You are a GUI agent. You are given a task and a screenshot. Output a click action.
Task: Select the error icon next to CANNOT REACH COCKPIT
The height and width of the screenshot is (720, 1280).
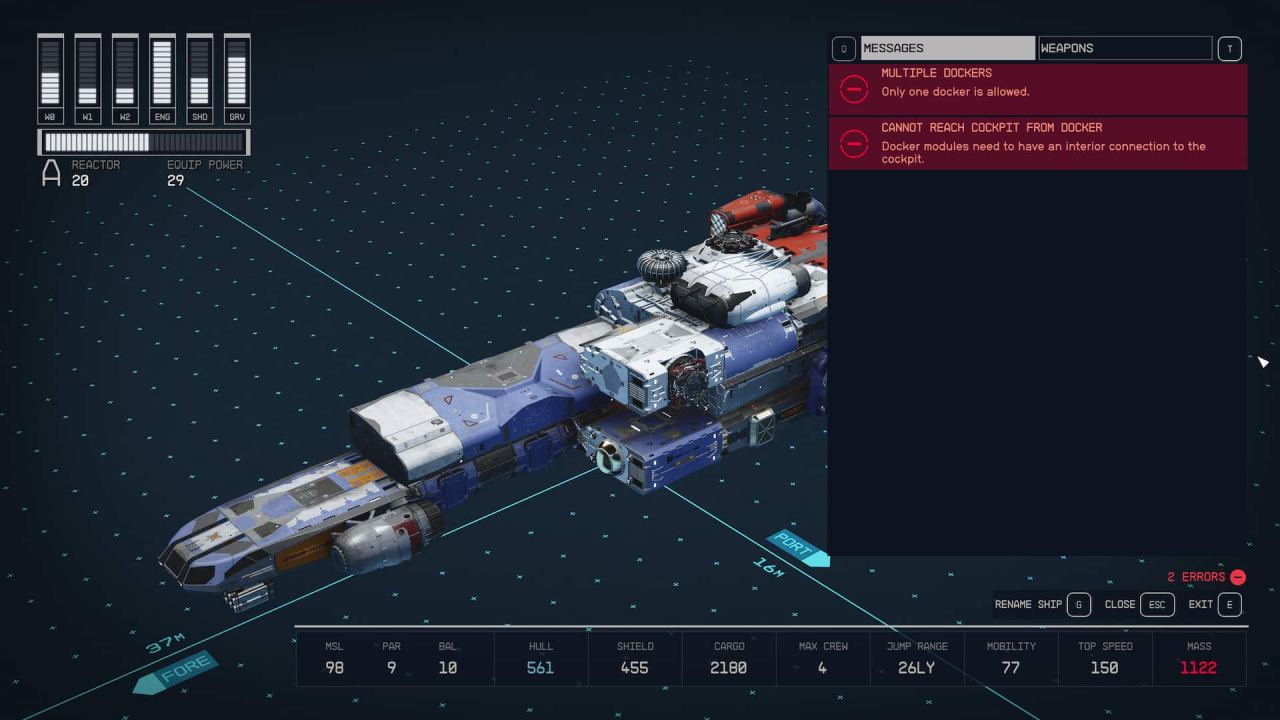point(853,145)
